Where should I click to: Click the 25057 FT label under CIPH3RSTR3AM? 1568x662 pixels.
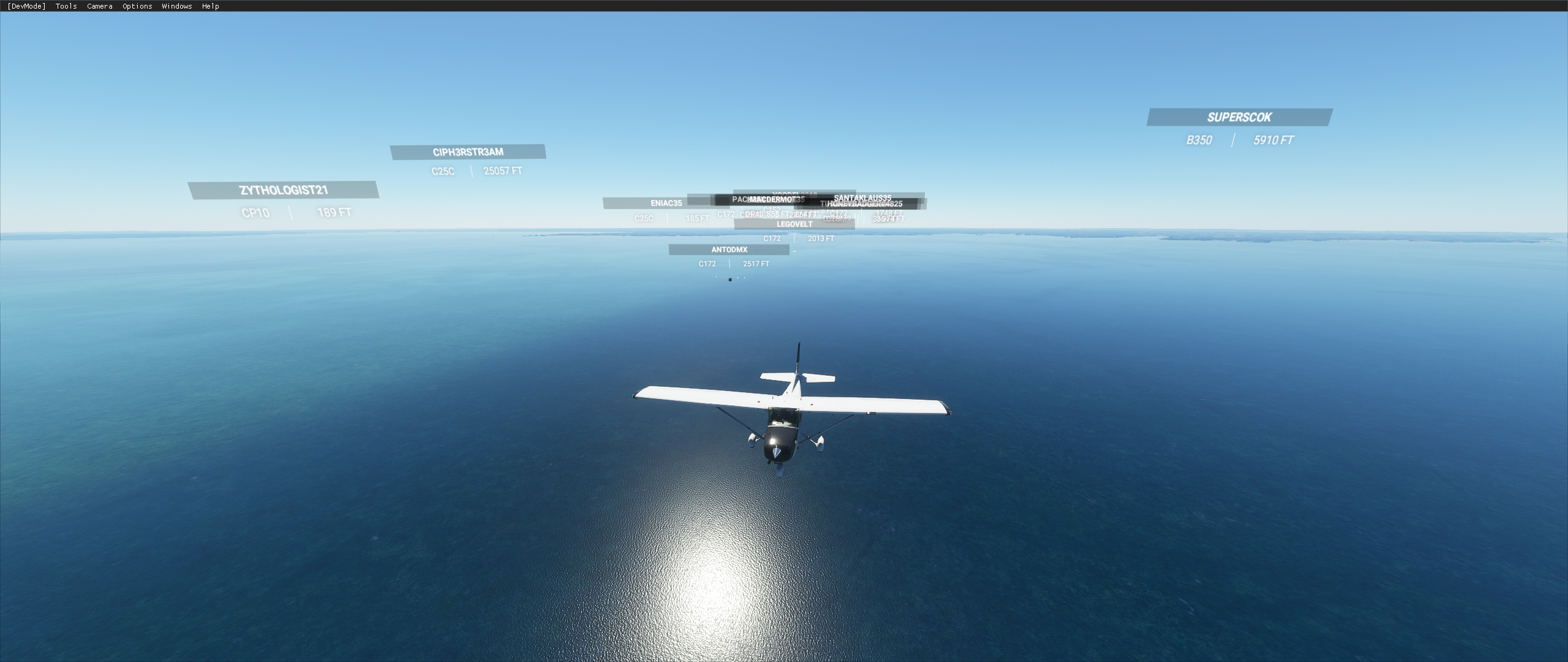[502, 171]
